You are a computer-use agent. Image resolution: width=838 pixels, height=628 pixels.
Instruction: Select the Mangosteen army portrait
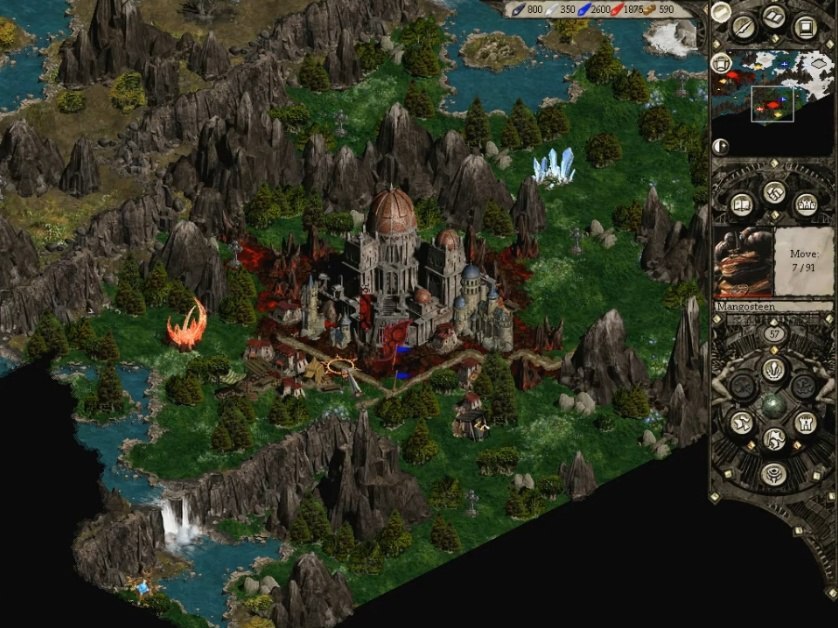point(744,262)
